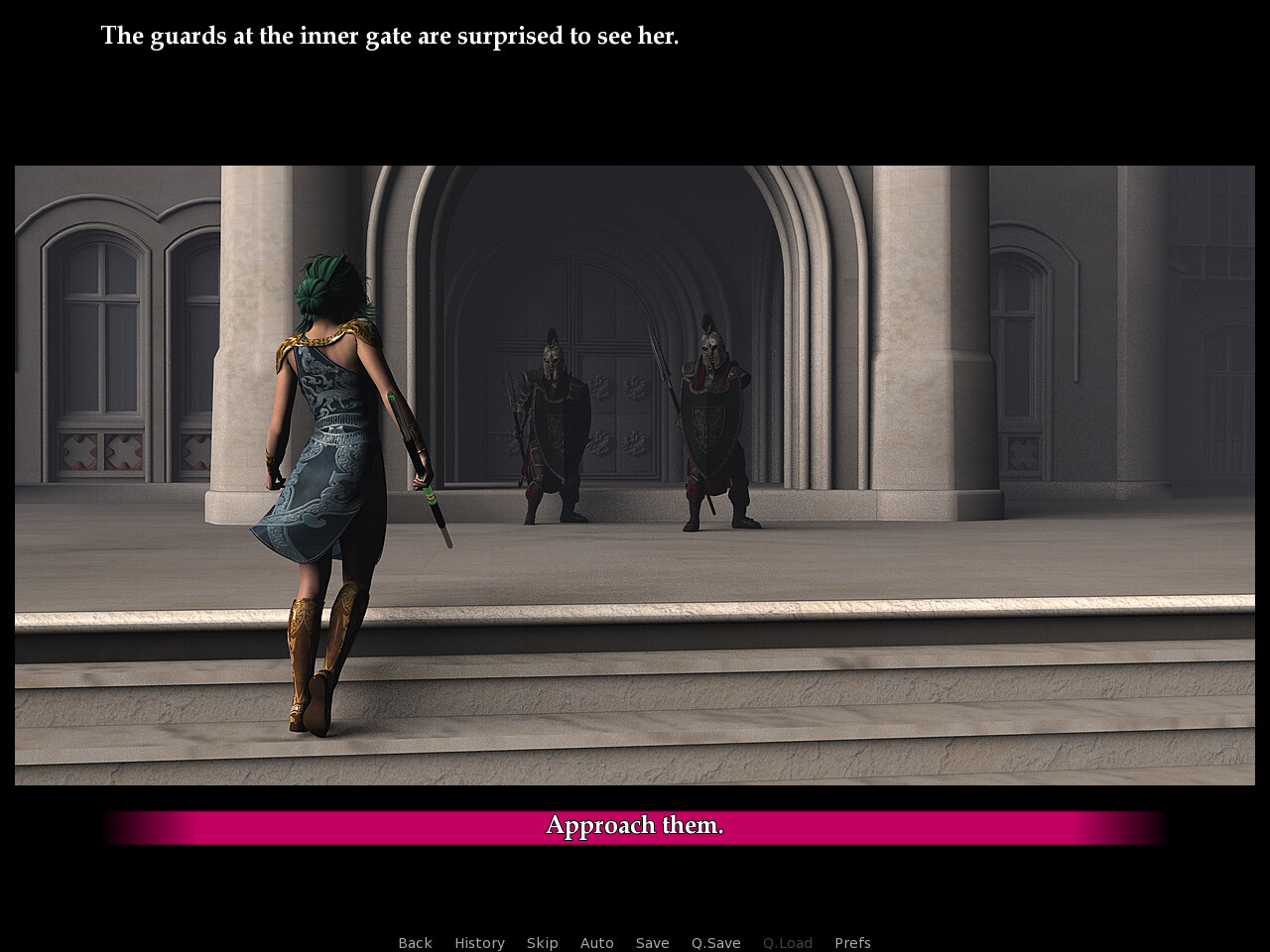Enable Skip mode

[x=542, y=942]
